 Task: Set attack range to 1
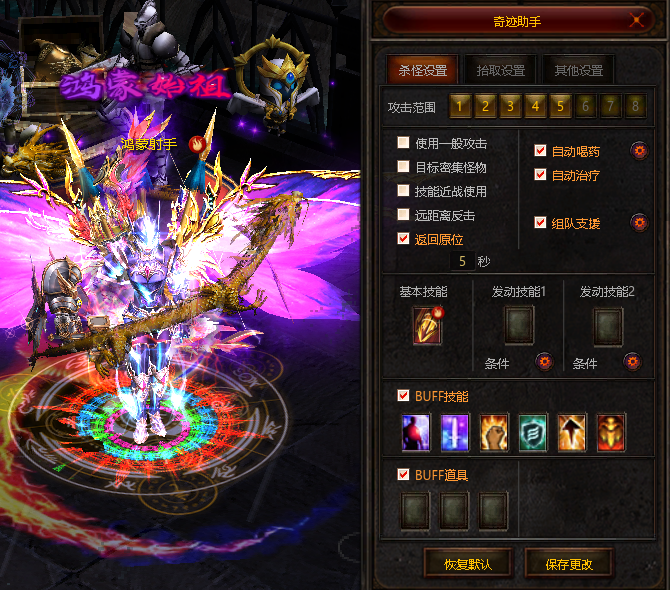coord(460,105)
